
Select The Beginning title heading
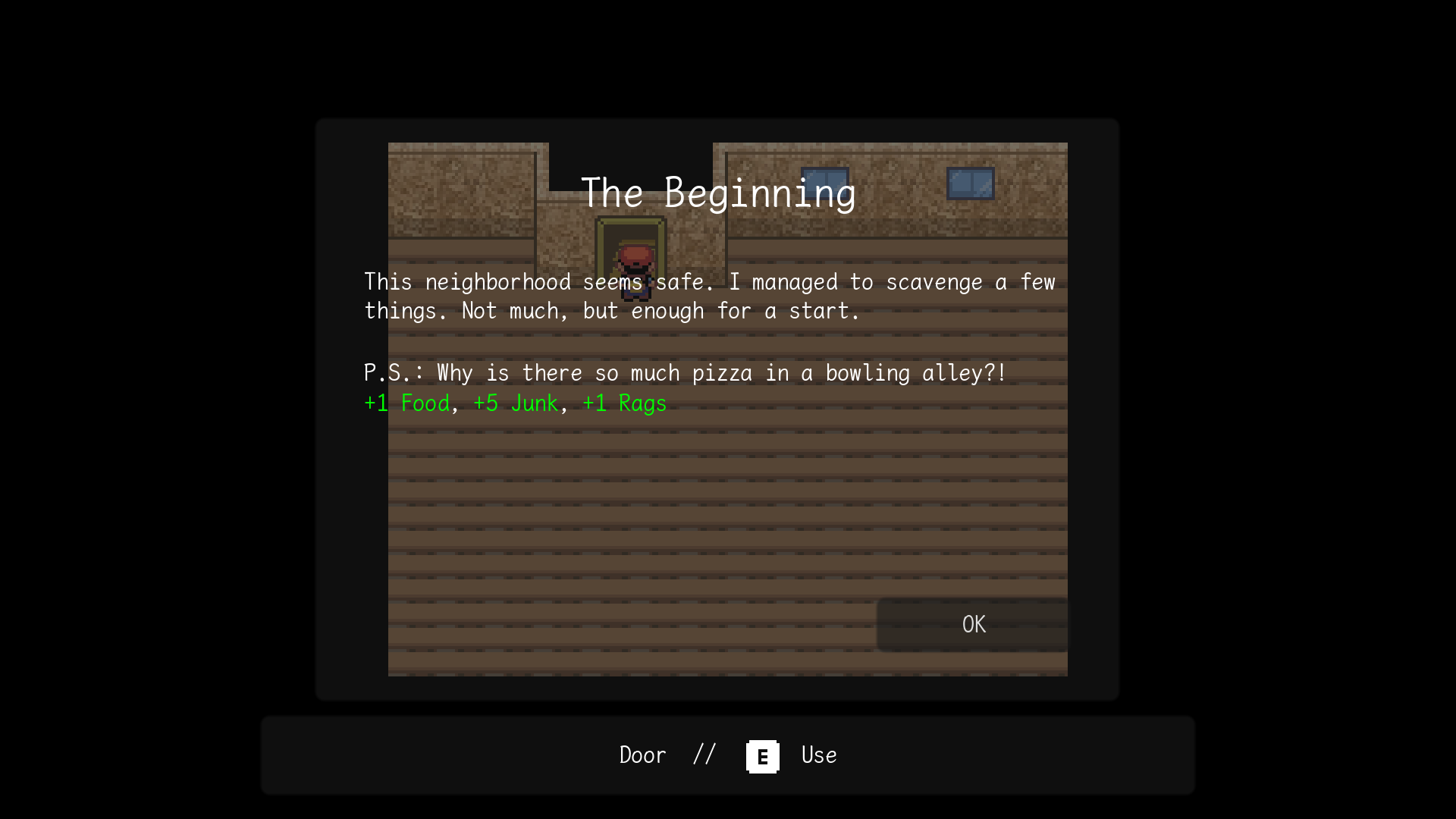tap(719, 192)
